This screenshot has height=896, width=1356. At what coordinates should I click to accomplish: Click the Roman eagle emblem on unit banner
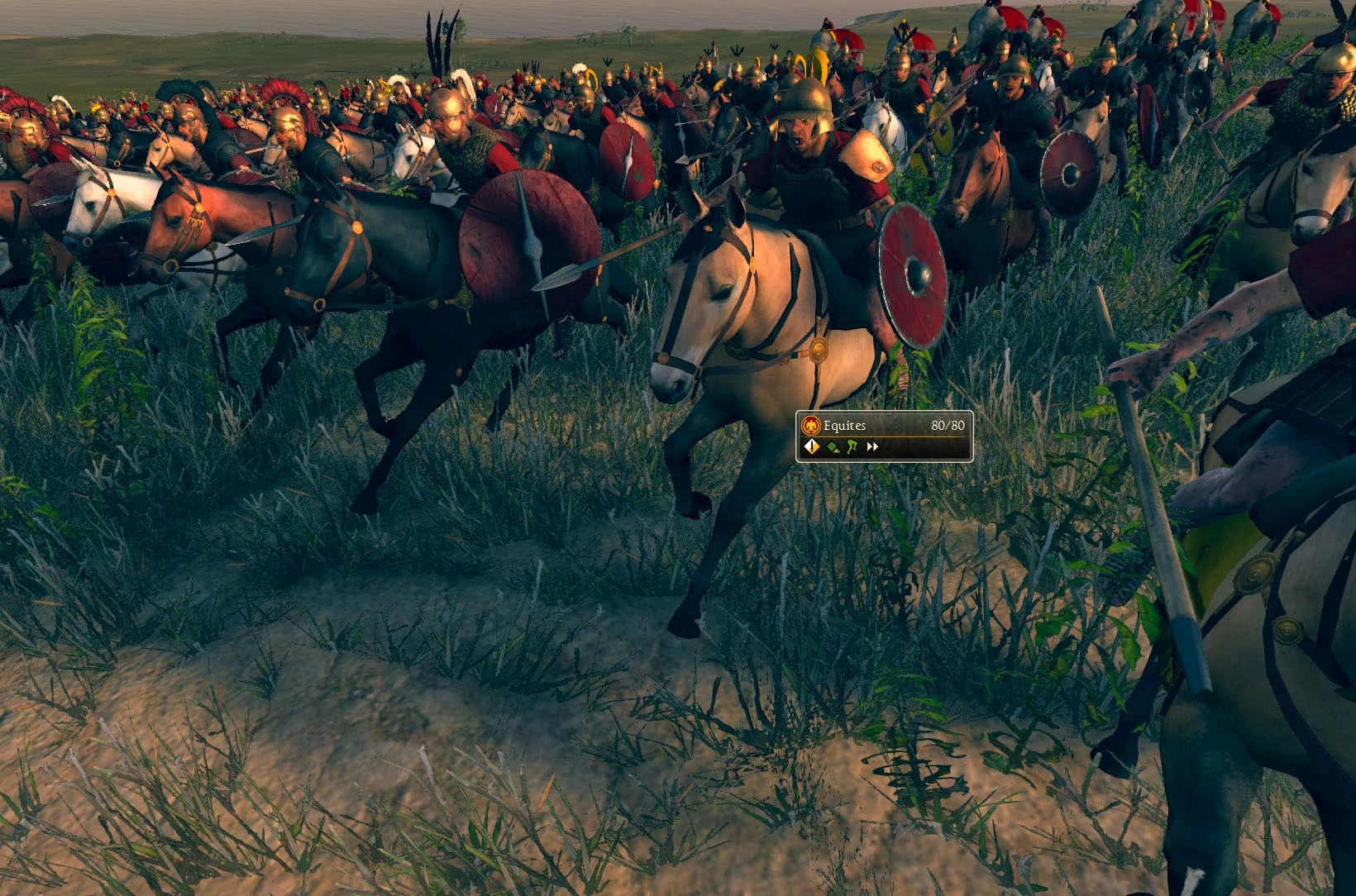810,425
